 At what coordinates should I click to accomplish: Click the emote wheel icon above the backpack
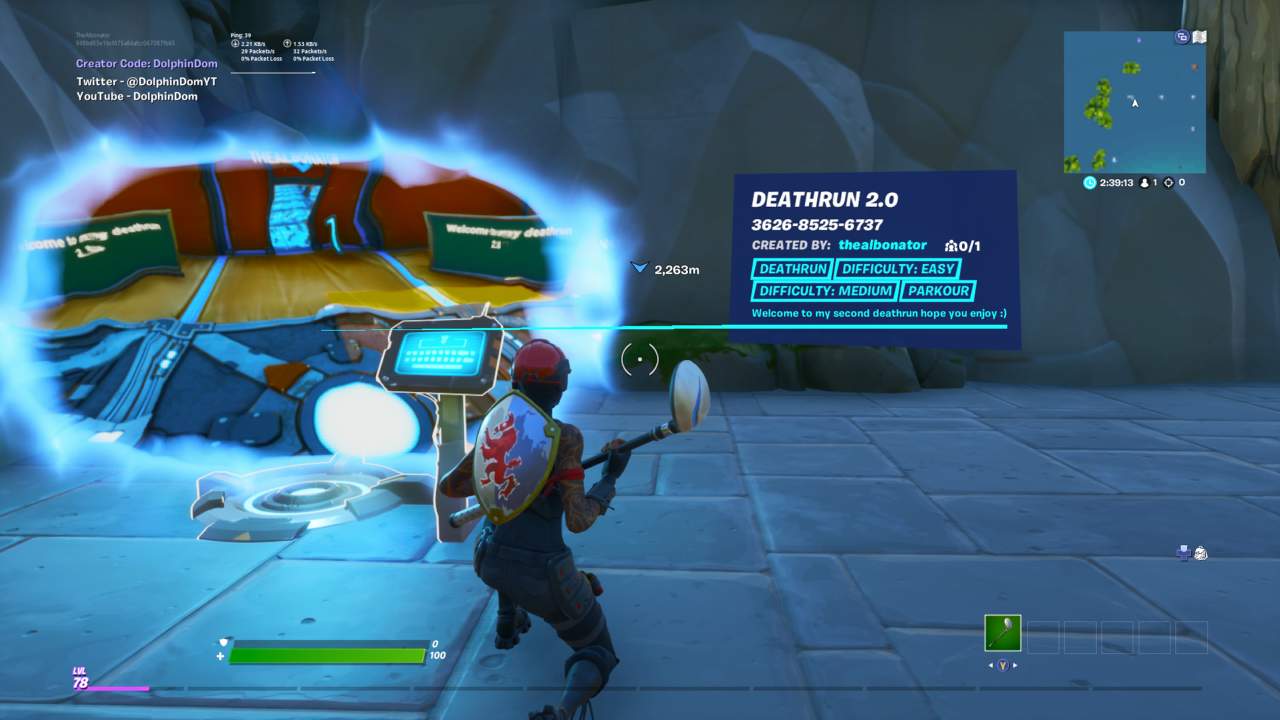[x=1183, y=553]
